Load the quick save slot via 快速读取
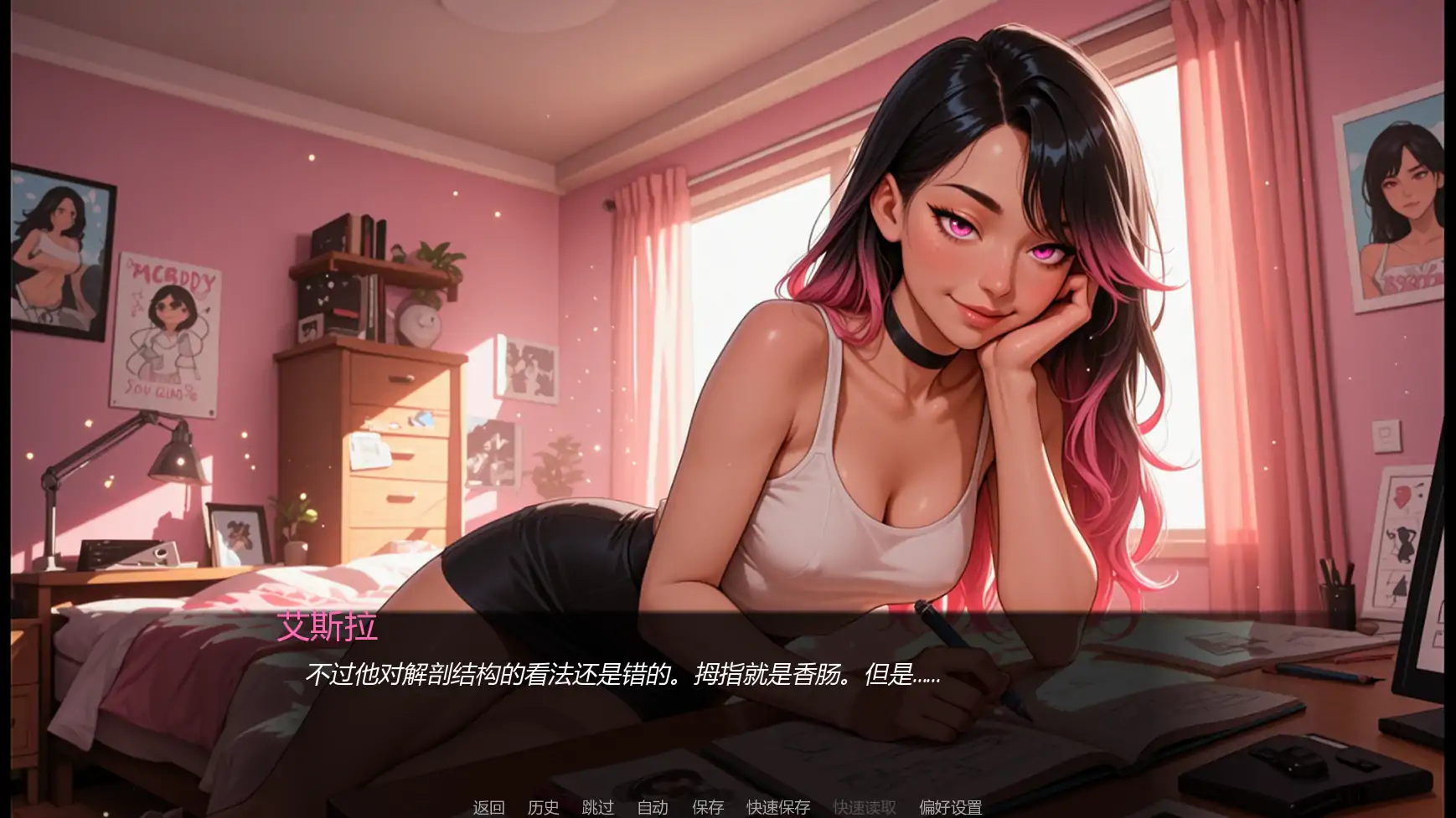 pos(865,807)
